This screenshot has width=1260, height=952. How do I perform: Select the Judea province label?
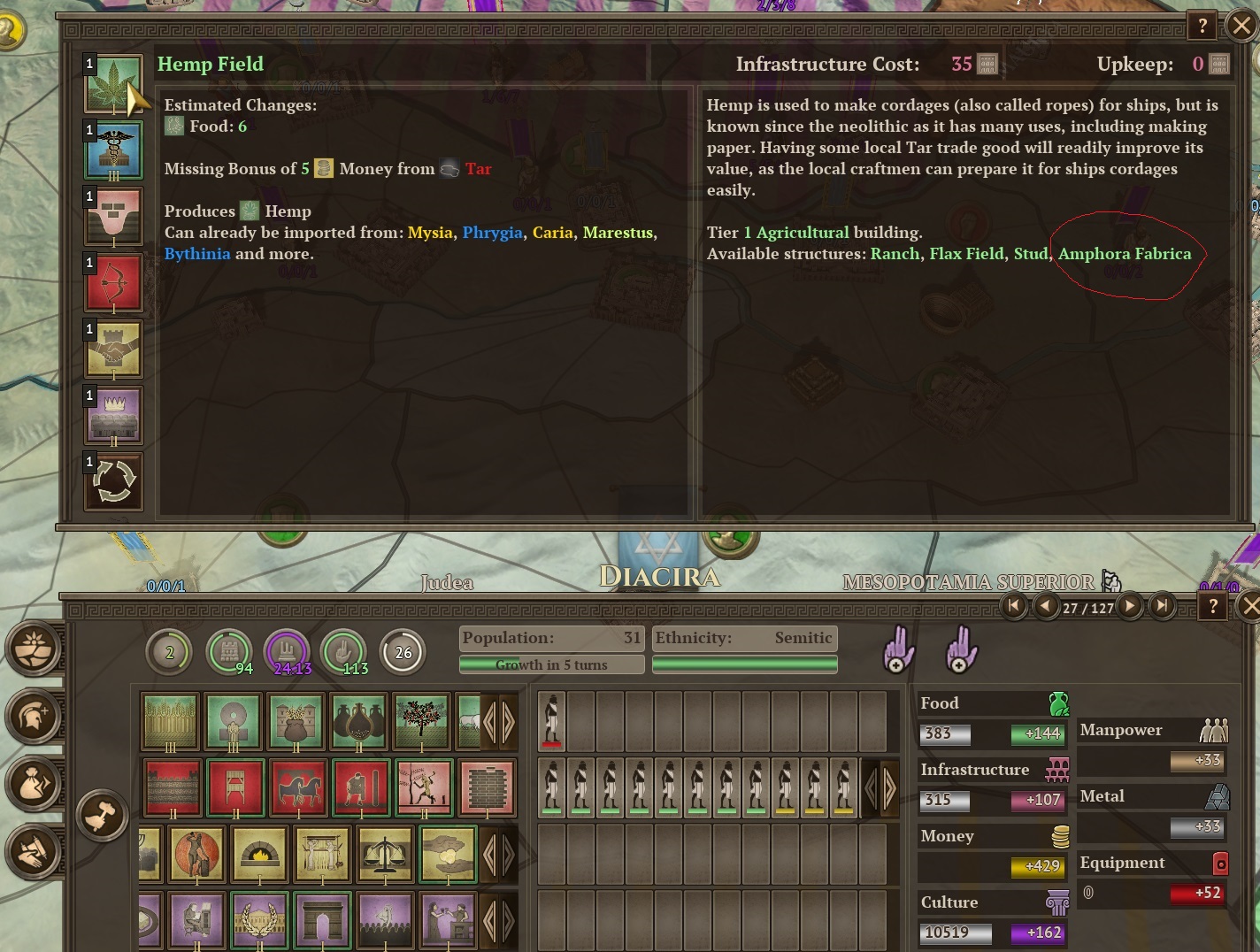[x=448, y=584]
